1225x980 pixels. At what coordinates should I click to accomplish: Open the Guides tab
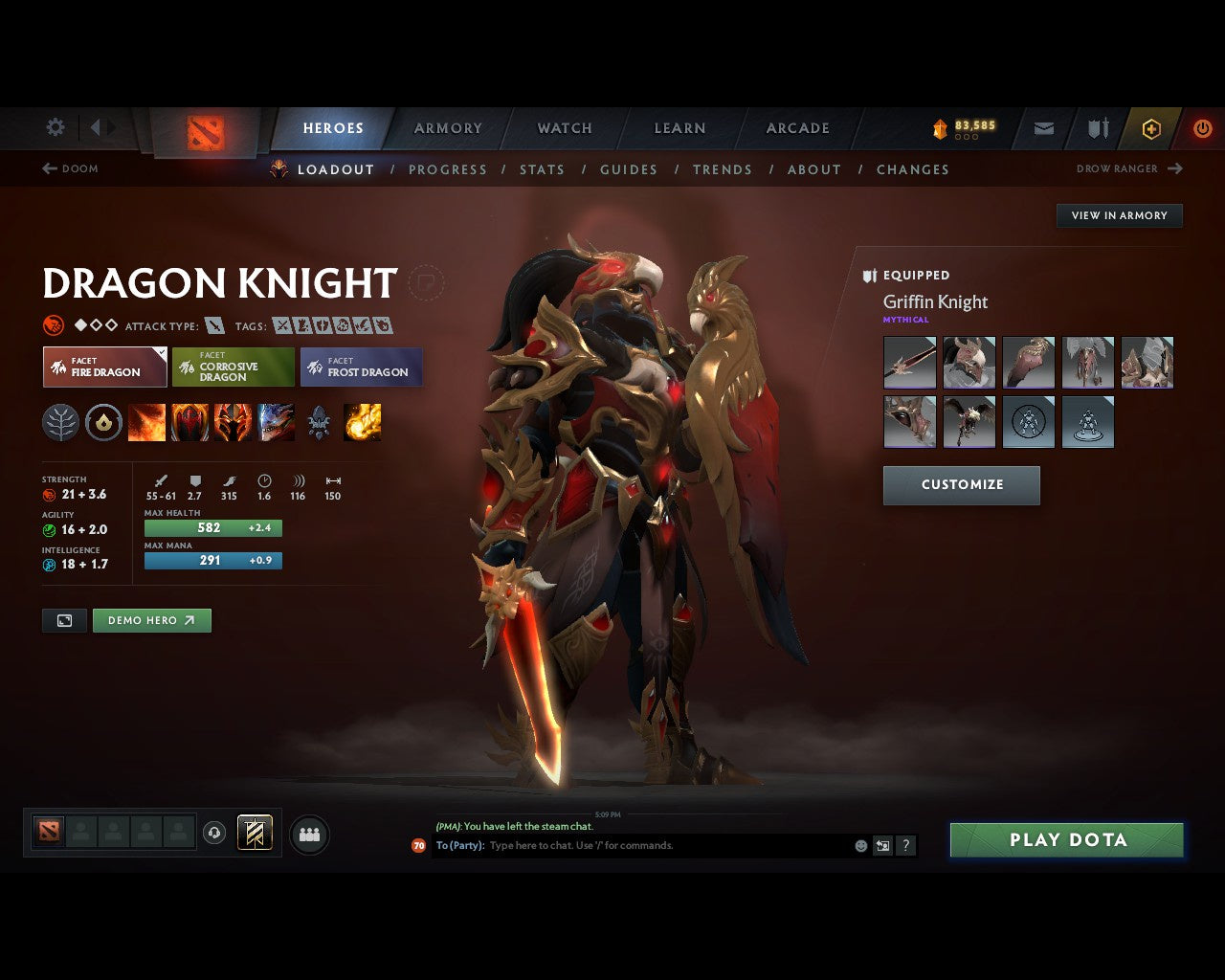pos(628,169)
